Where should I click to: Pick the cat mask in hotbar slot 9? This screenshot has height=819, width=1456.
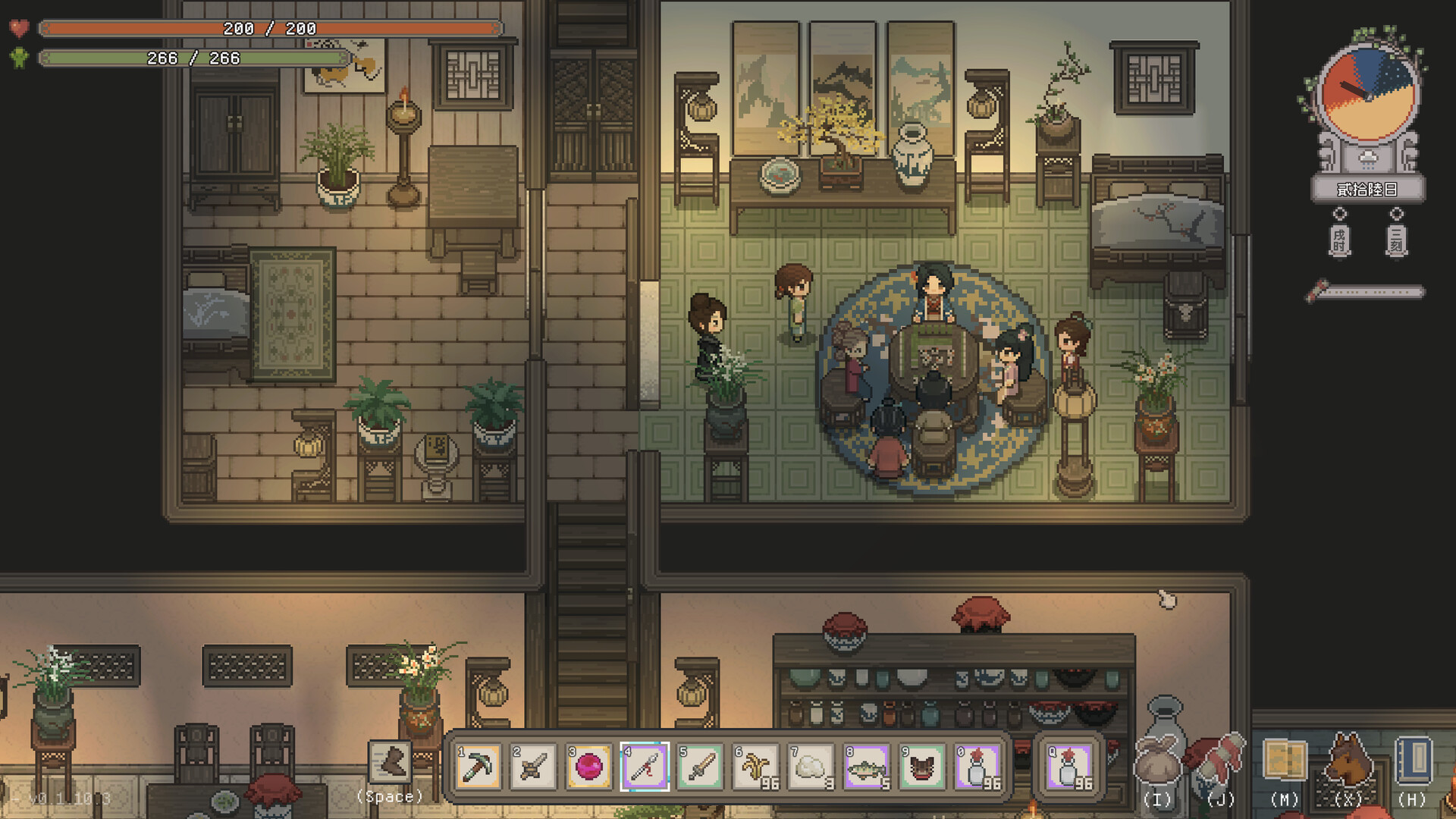click(x=921, y=767)
